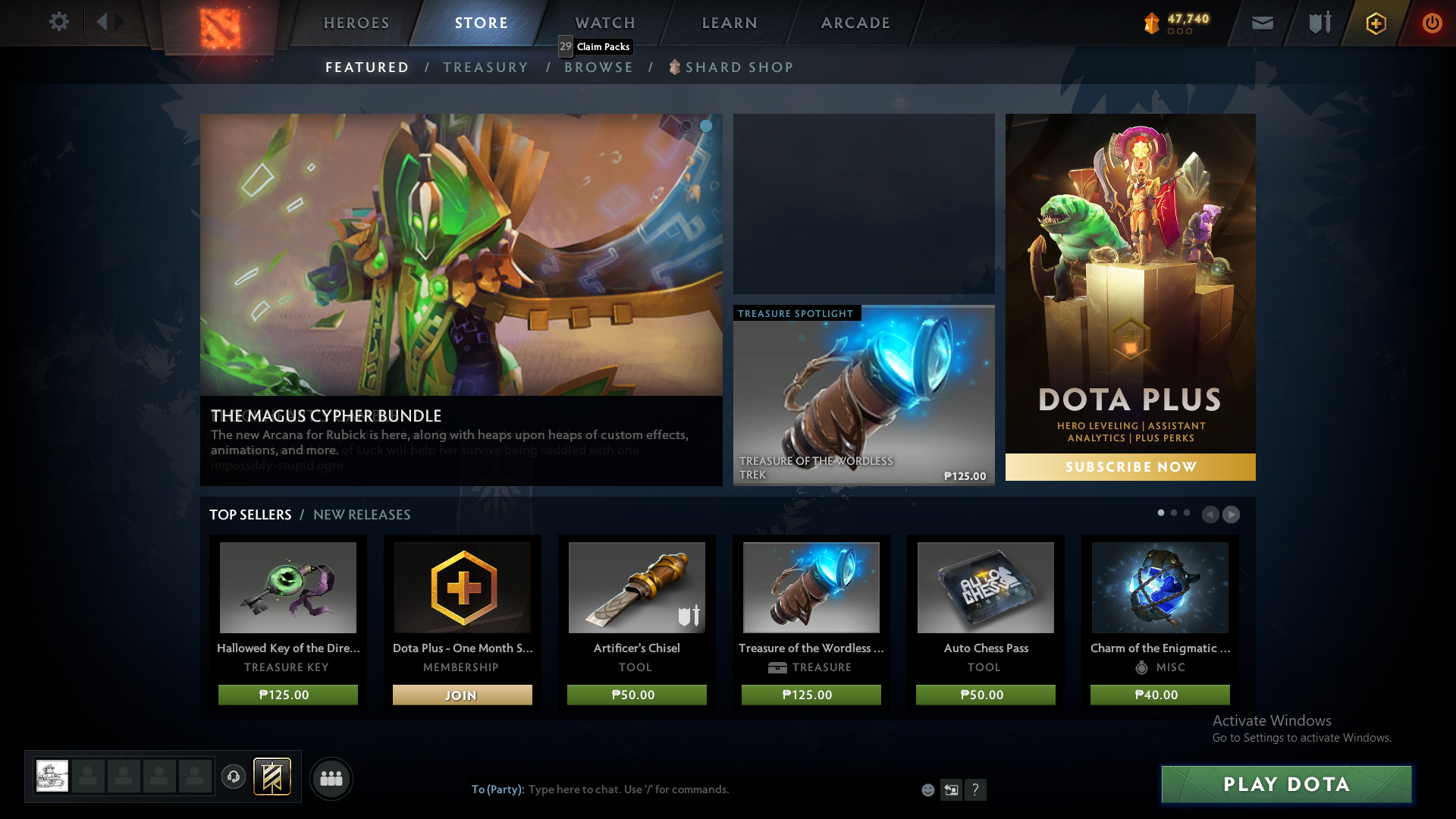This screenshot has width=1456, height=819.
Task: Select the first Top Sellers page dot
Action: [x=1160, y=513]
